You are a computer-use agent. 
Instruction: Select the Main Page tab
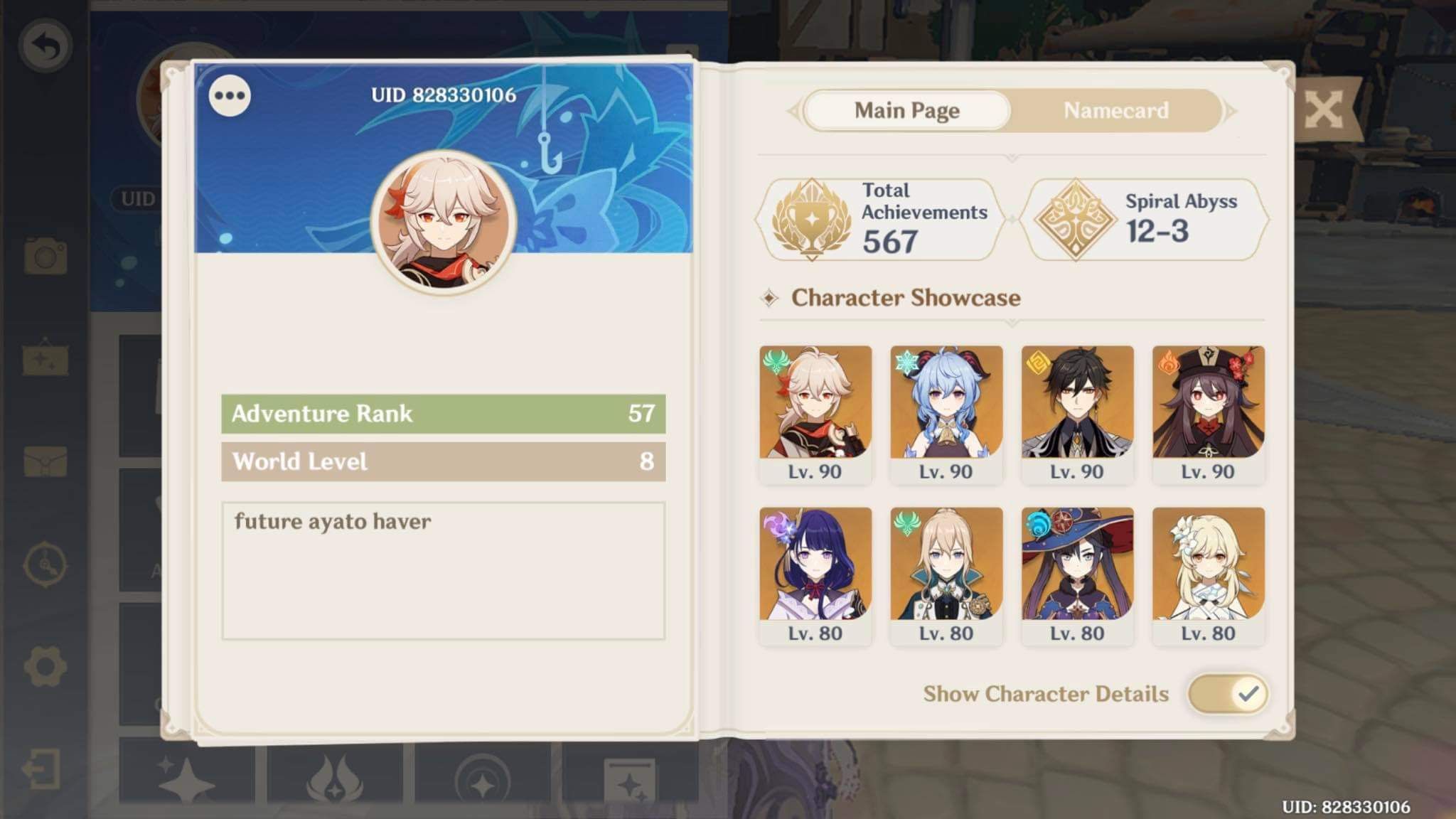click(906, 111)
